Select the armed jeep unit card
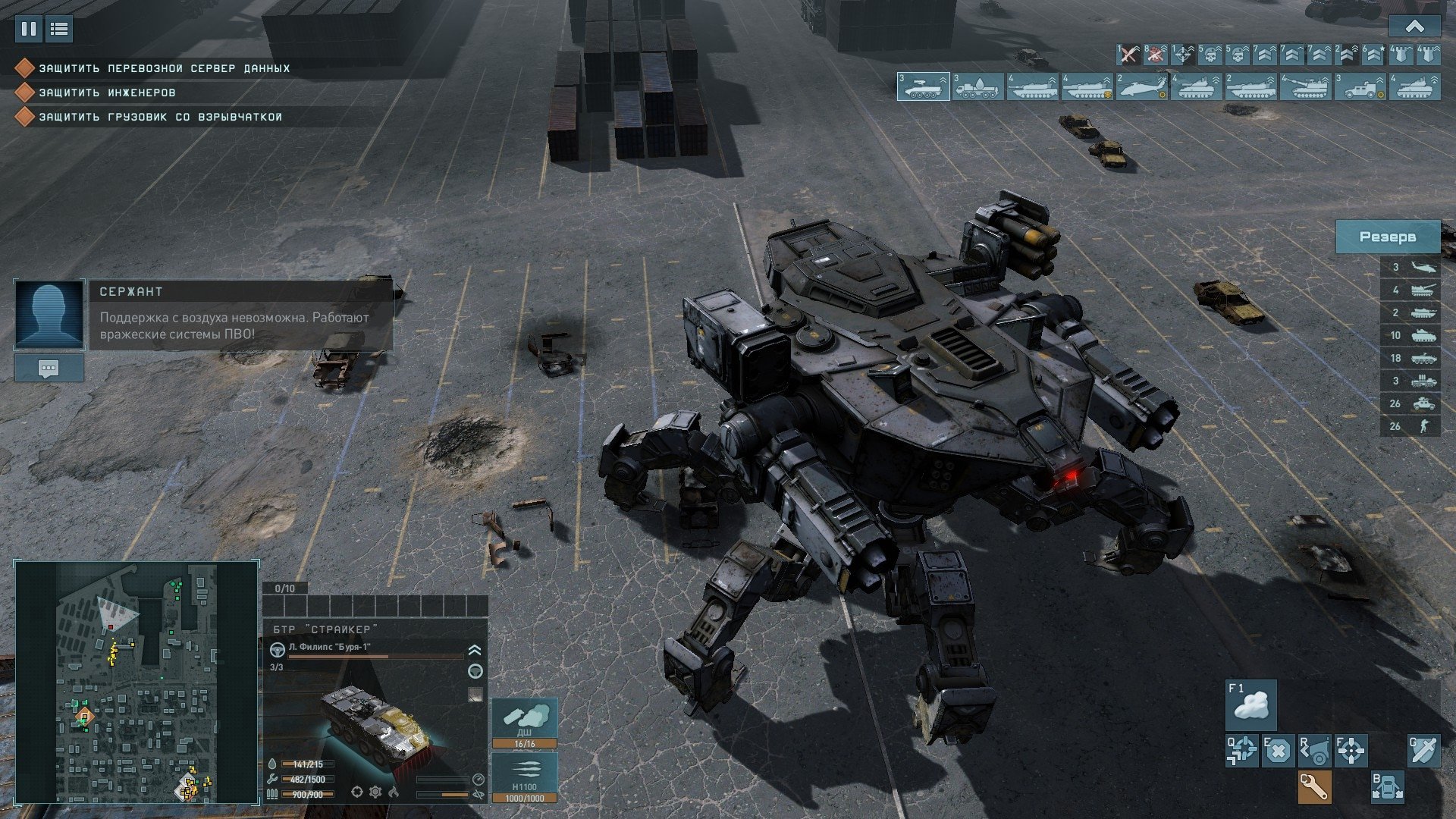 point(1360,86)
